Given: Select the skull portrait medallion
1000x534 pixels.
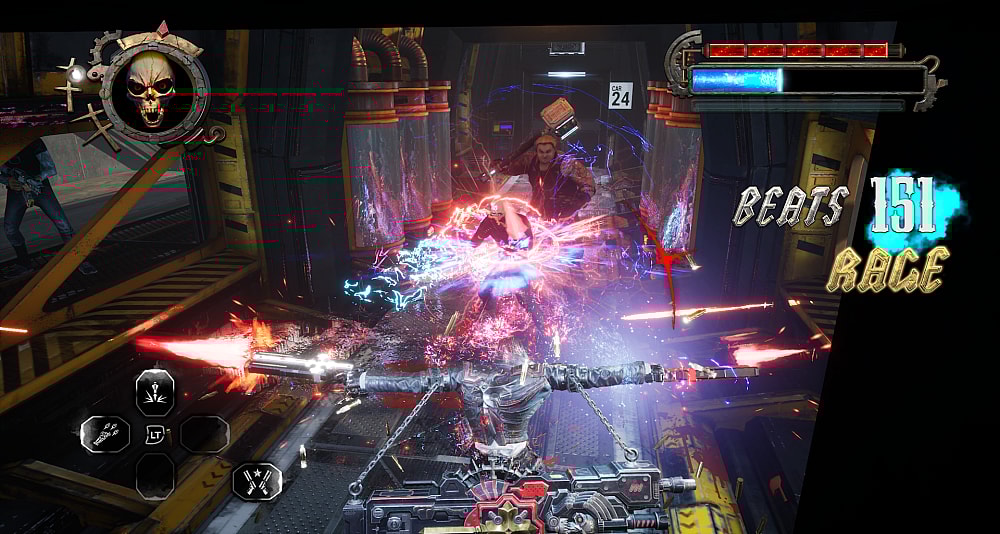Looking at the screenshot, I should tap(152, 88).
